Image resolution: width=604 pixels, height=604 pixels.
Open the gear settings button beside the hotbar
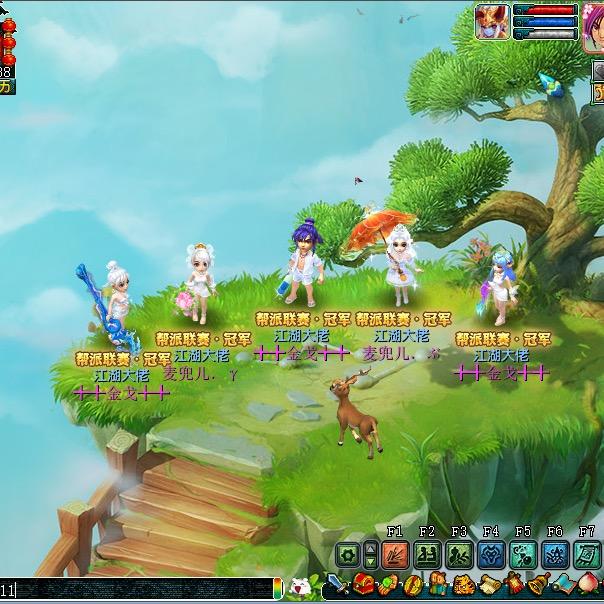point(347,555)
